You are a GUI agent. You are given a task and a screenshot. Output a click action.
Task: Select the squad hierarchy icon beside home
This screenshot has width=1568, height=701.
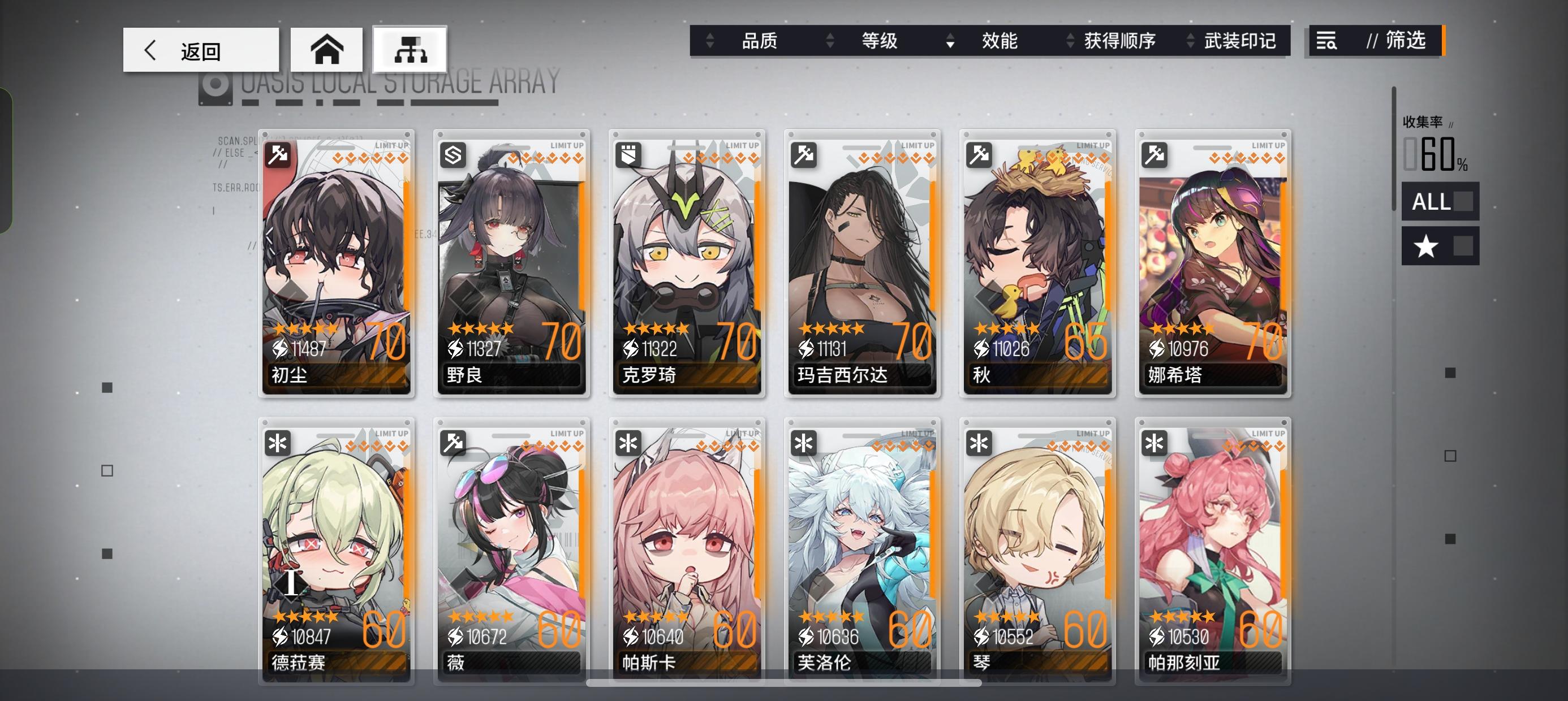[x=411, y=49]
